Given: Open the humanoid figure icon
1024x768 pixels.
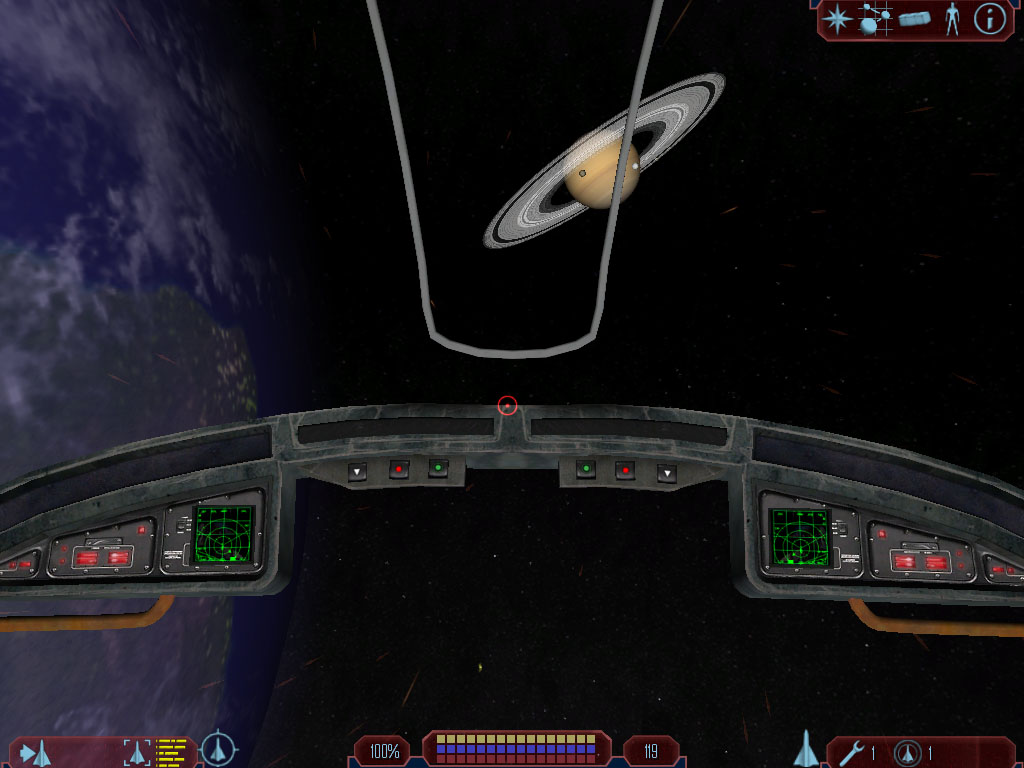Looking at the screenshot, I should (x=952, y=18).
